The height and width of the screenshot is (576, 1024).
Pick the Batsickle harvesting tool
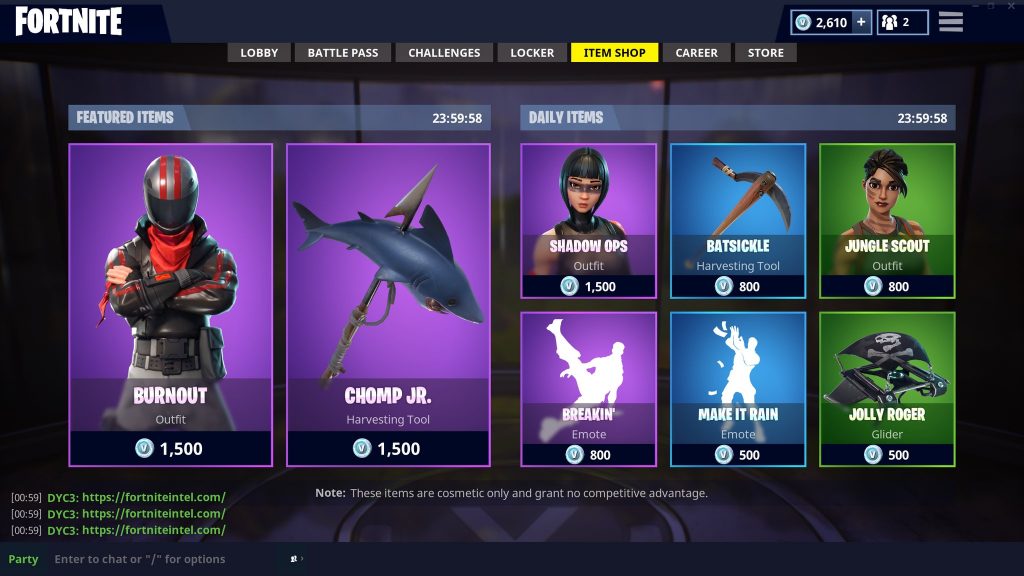pyautogui.click(x=738, y=221)
